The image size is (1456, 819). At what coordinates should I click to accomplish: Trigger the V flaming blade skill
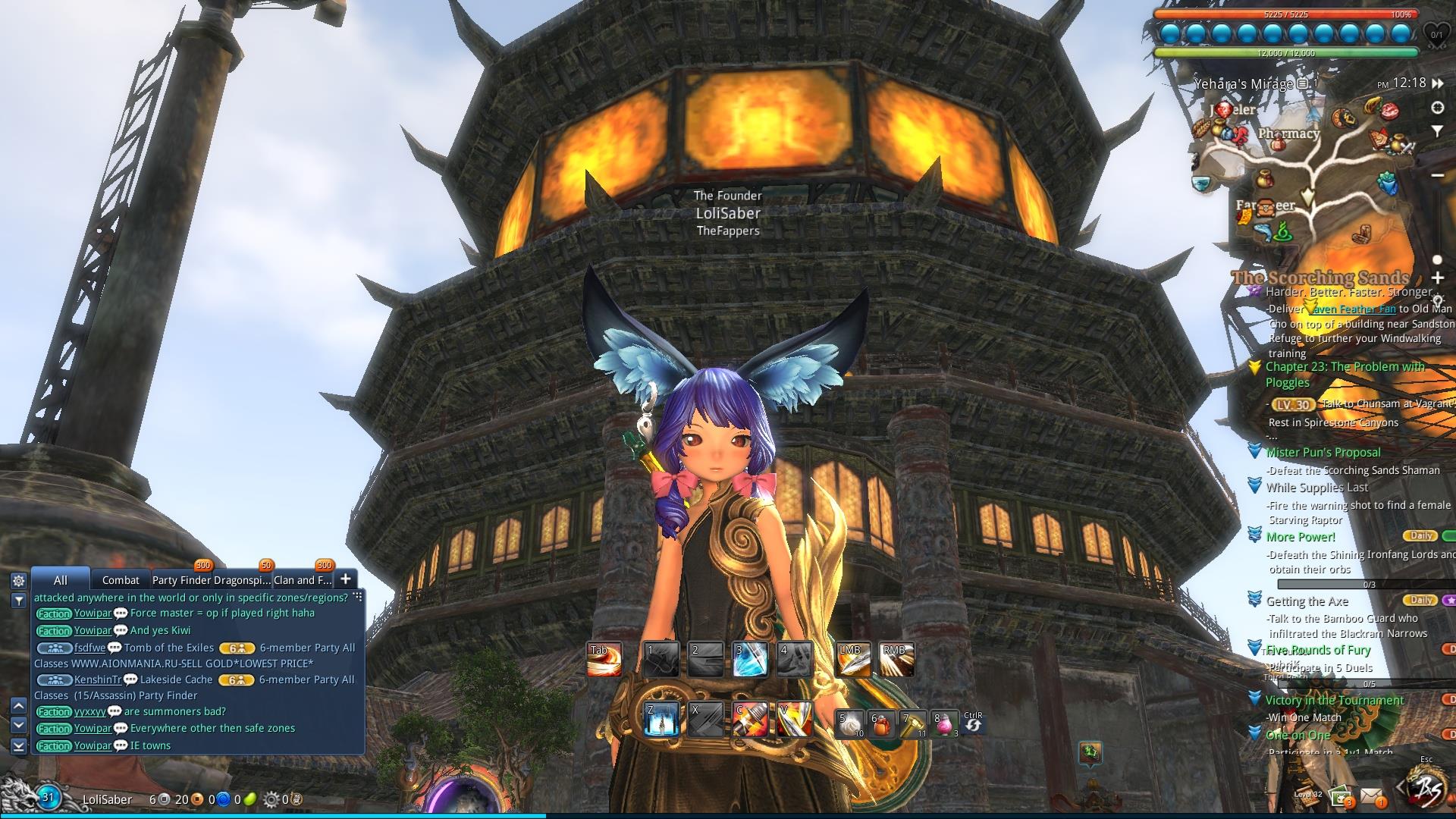[x=795, y=720]
